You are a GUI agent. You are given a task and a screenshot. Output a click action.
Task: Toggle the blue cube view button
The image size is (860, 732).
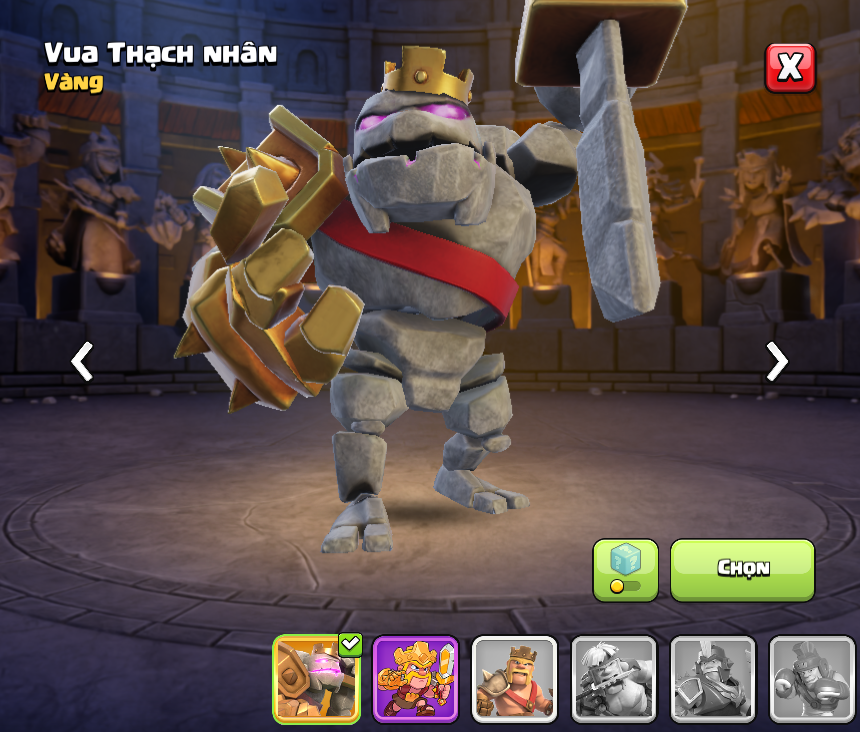(x=625, y=569)
